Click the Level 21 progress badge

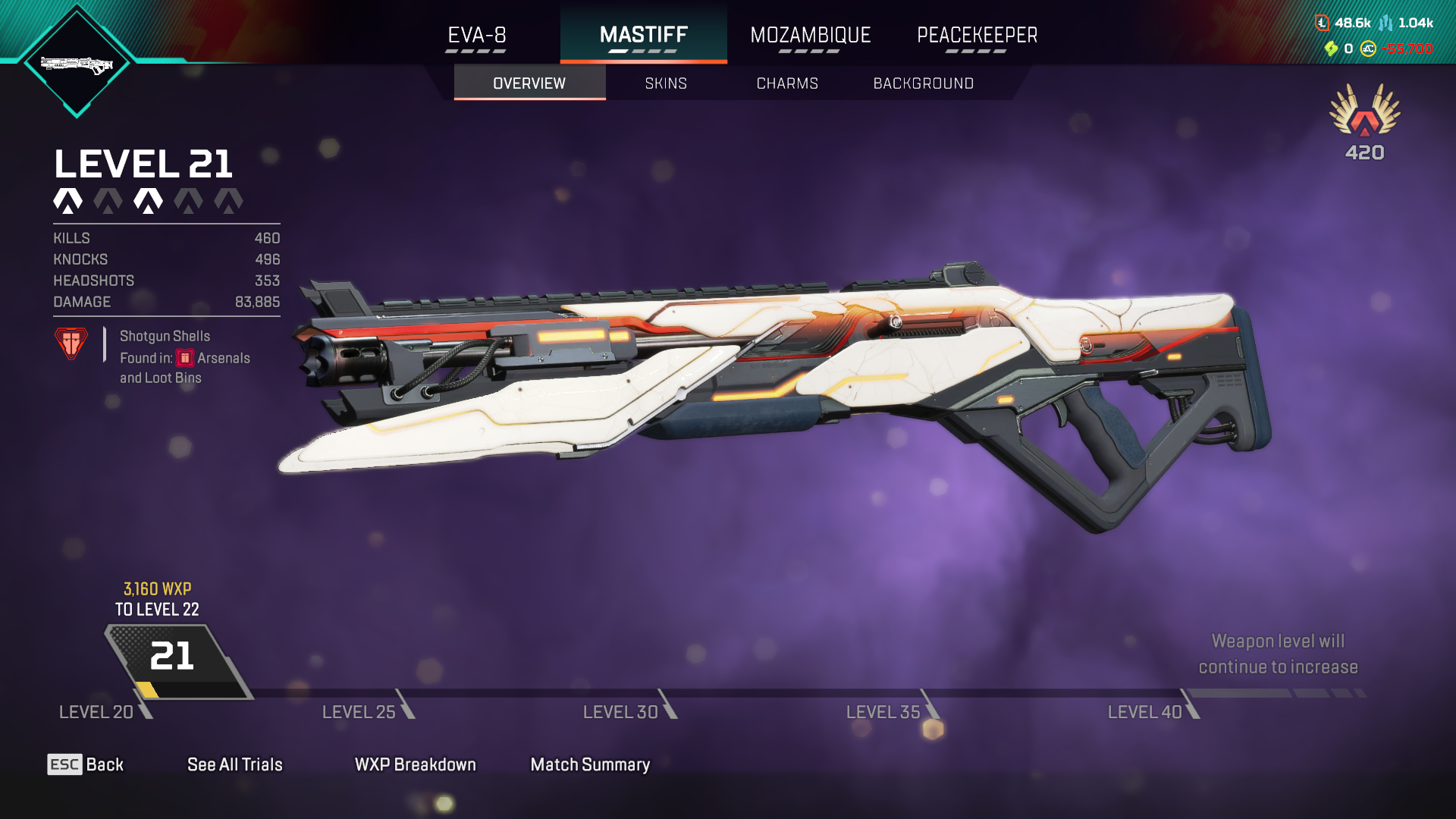(x=173, y=658)
